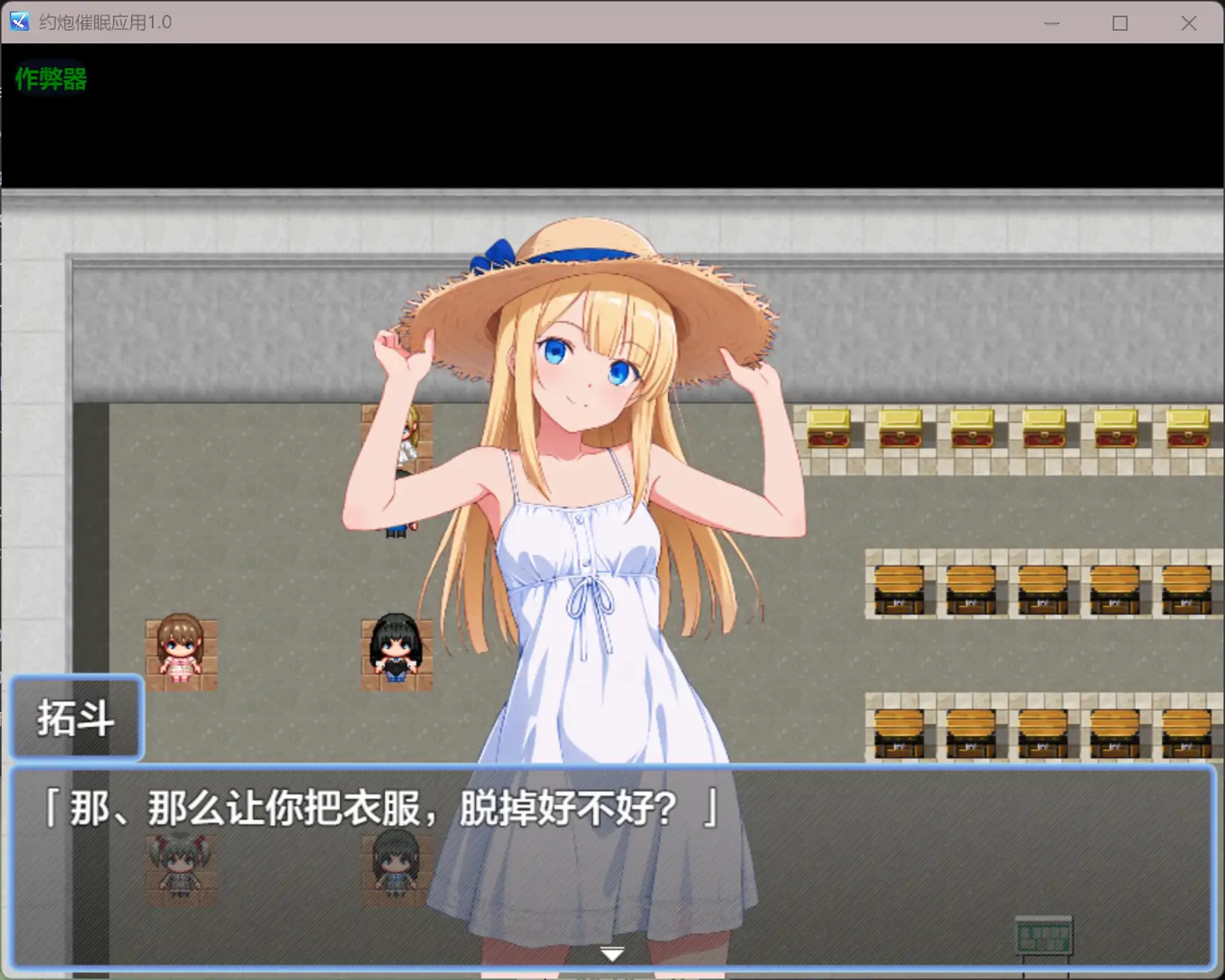Click the dark-haired sprite inside the dialogue box
The height and width of the screenshot is (980, 1225).
(397, 868)
